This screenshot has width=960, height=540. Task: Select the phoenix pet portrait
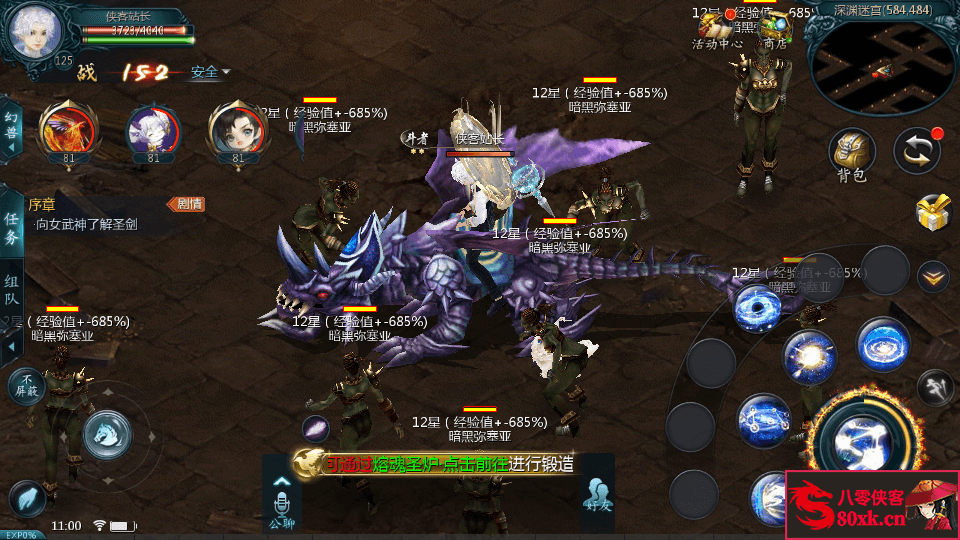point(69,129)
